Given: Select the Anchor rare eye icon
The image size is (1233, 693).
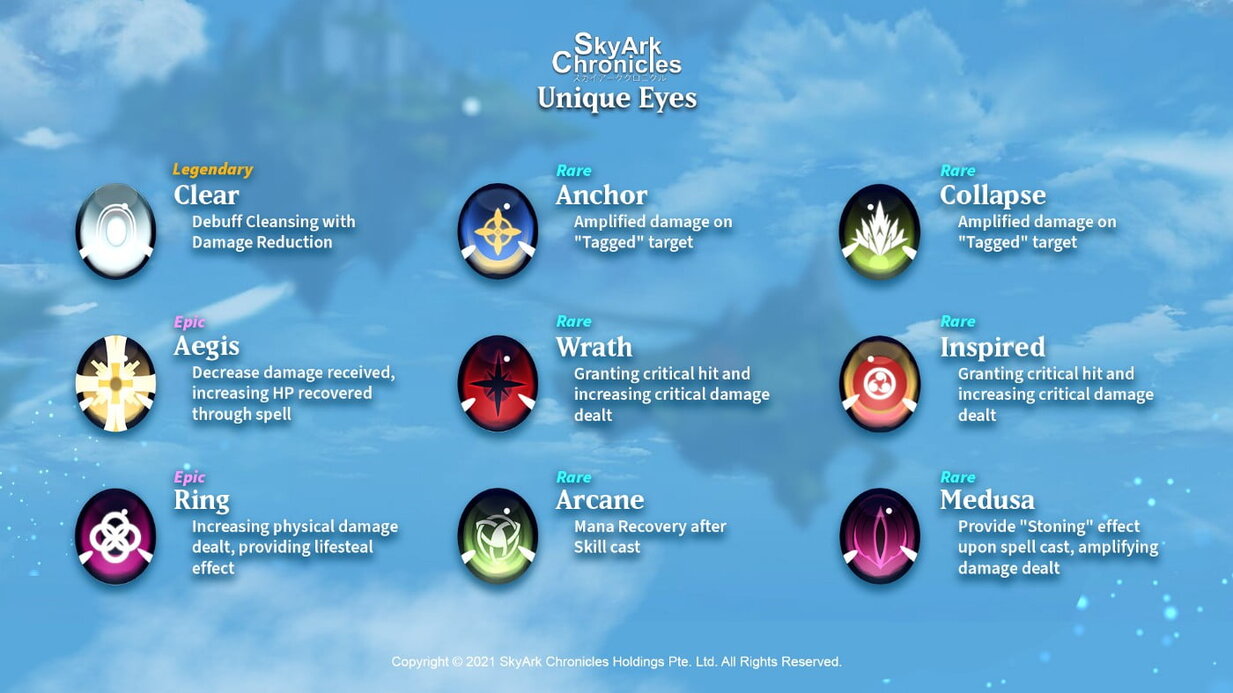Looking at the screenshot, I should point(498,231).
